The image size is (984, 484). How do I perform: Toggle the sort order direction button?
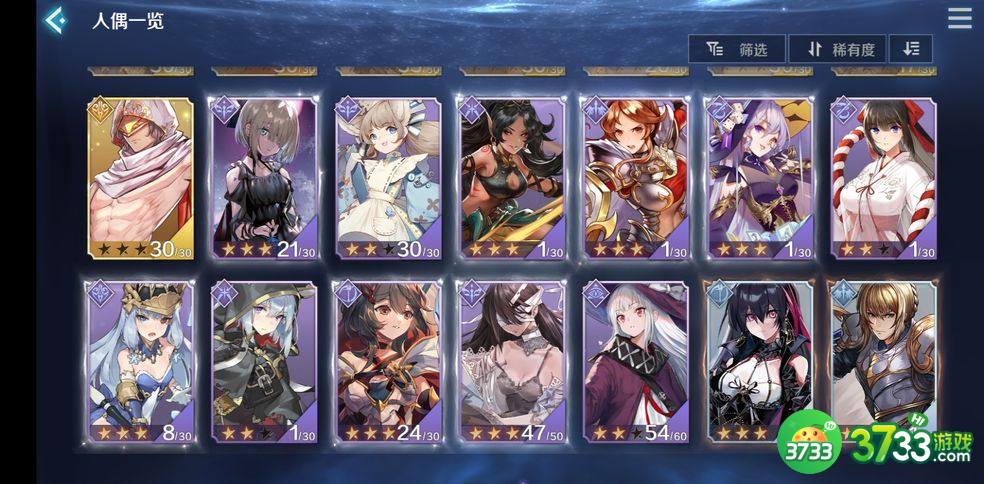click(x=910, y=49)
